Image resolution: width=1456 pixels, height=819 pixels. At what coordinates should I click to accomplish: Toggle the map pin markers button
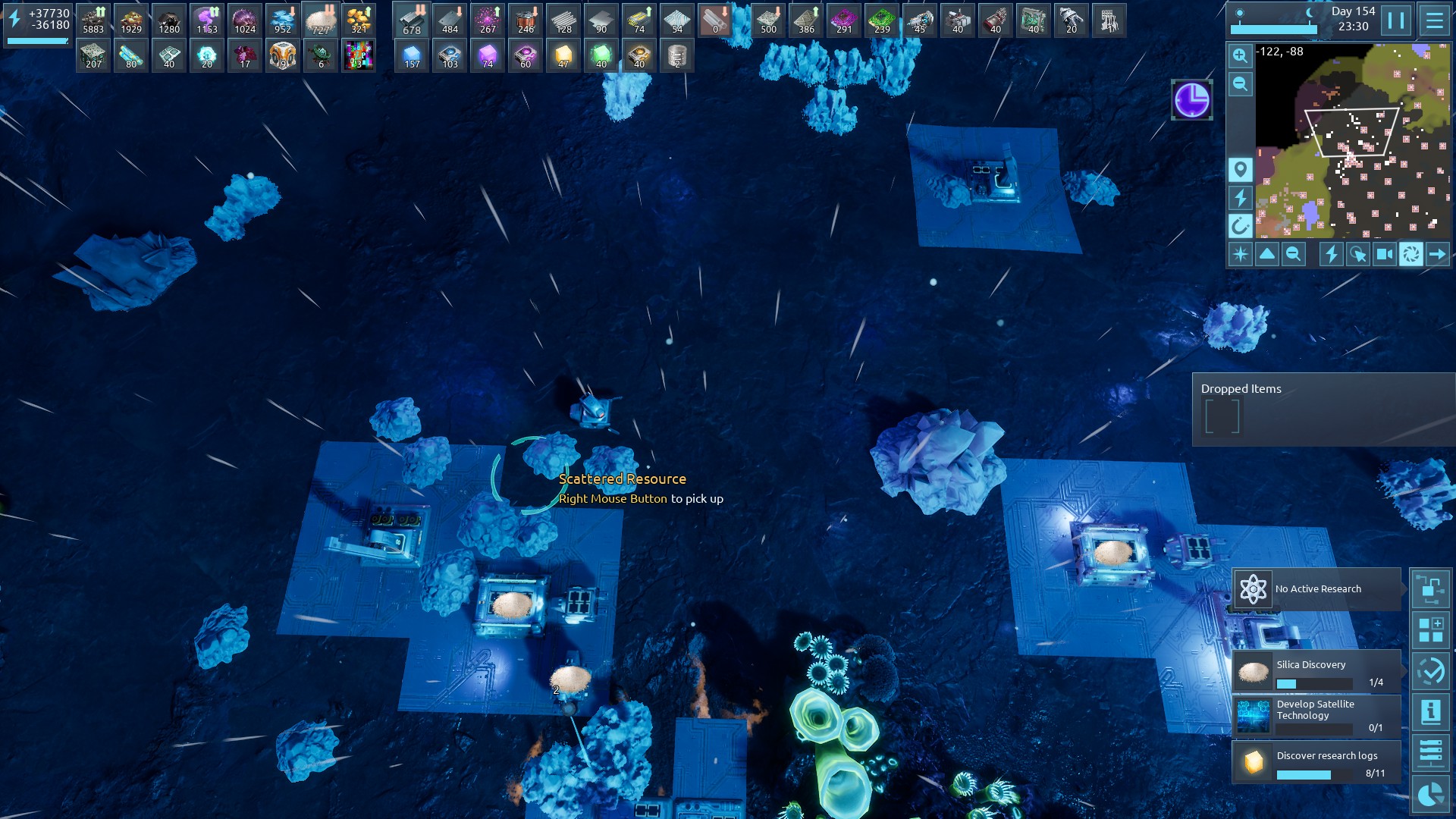(1240, 170)
